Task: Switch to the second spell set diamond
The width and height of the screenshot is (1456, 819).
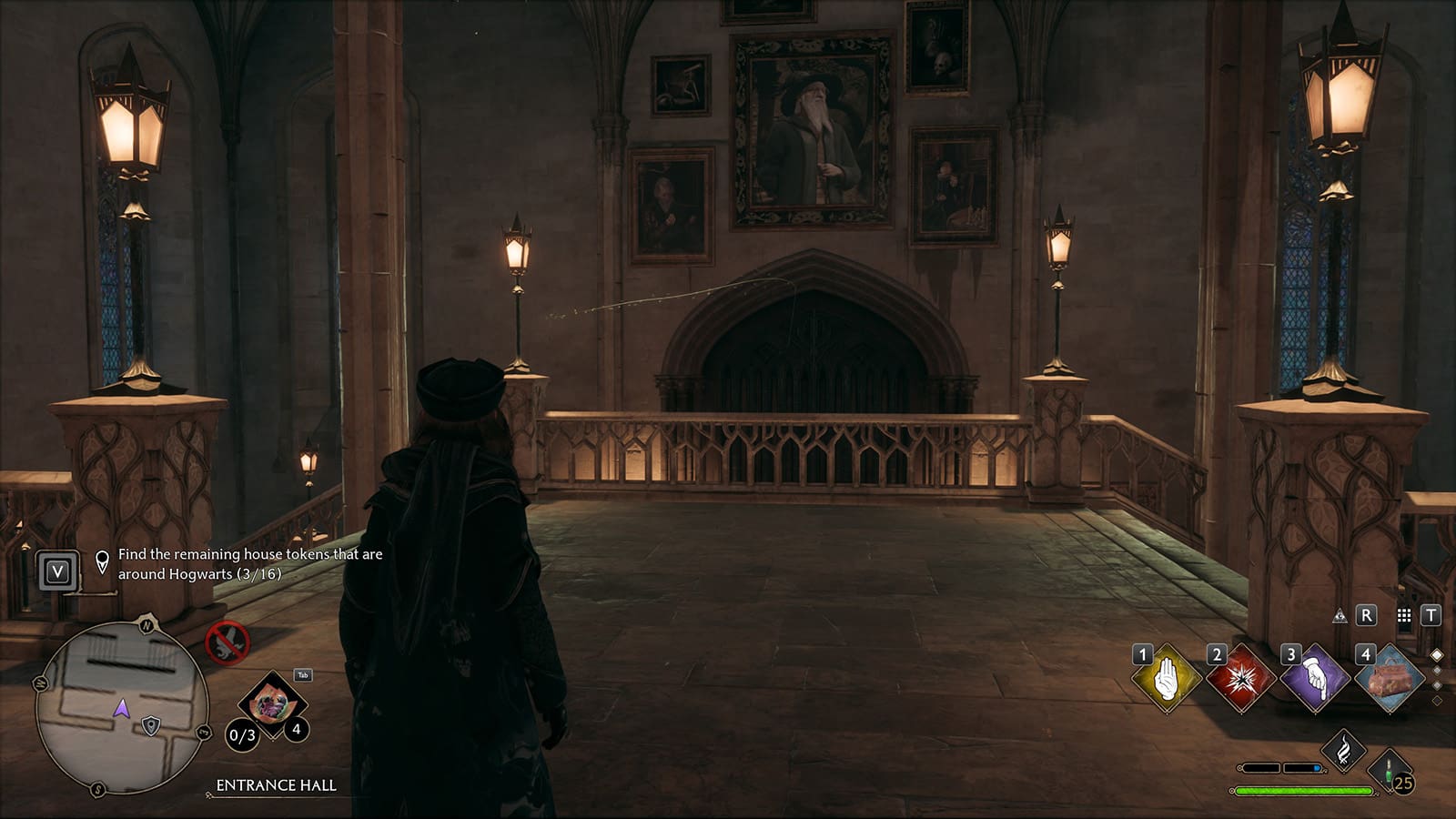Action: (x=1437, y=671)
